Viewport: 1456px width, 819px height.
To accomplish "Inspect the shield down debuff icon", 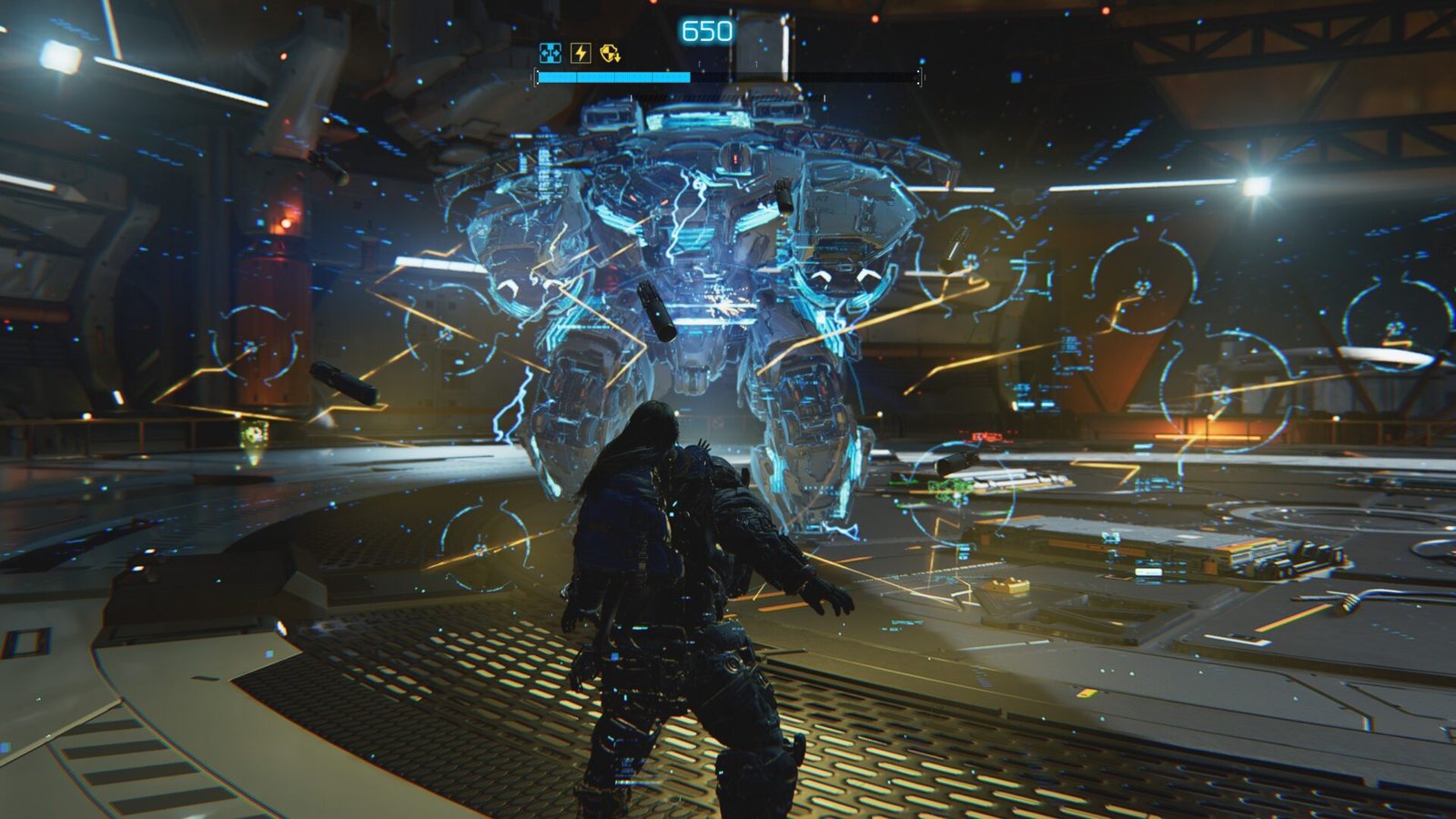I will pyautogui.click(x=610, y=53).
